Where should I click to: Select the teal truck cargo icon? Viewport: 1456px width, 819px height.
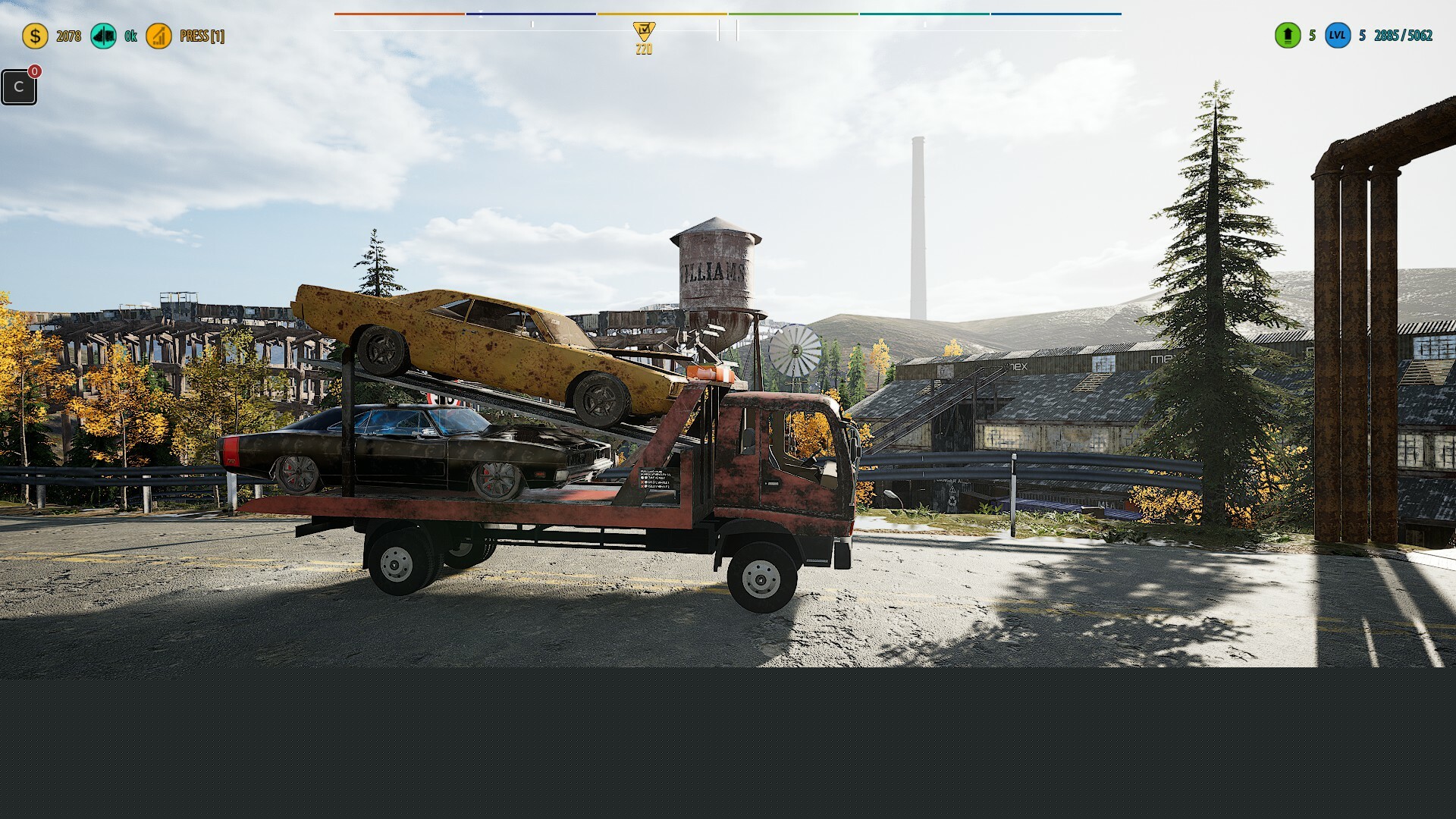(x=103, y=36)
